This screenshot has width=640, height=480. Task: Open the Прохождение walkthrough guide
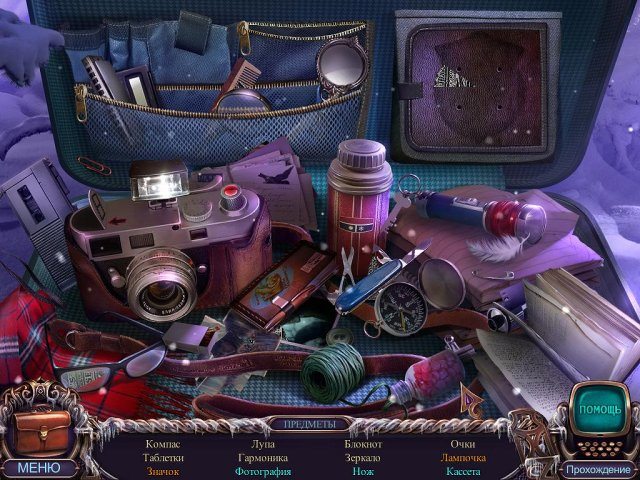(597, 468)
